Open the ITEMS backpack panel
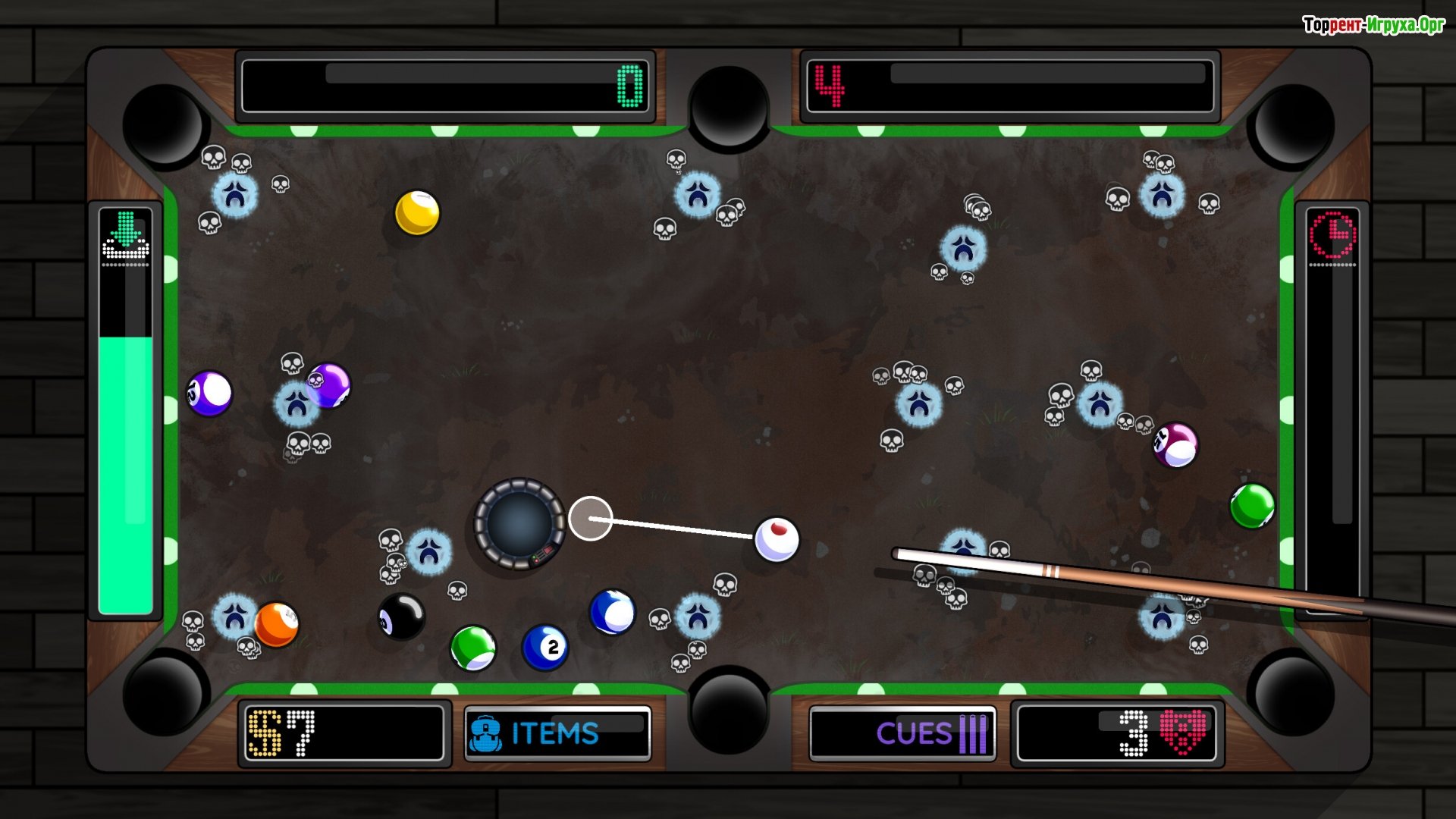1456x819 pixels. (x=557, y=733)
